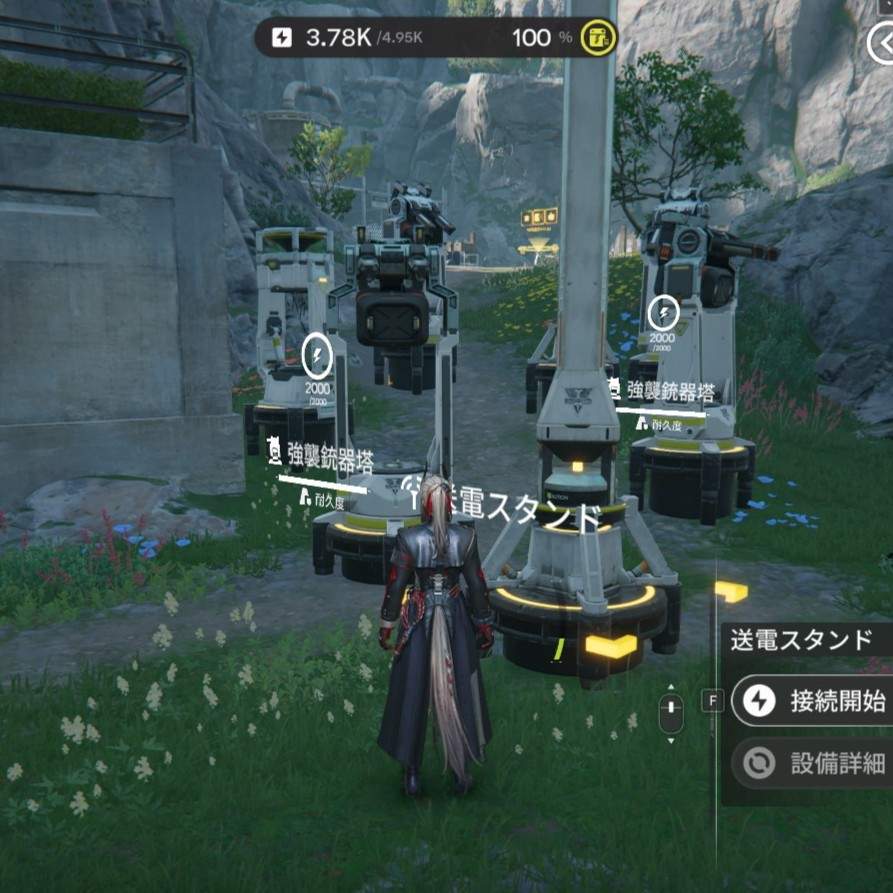The width and height of the screenshot is (893, 893).
Task: Click the yellow battery icon in the power bar
Action: 599,39
